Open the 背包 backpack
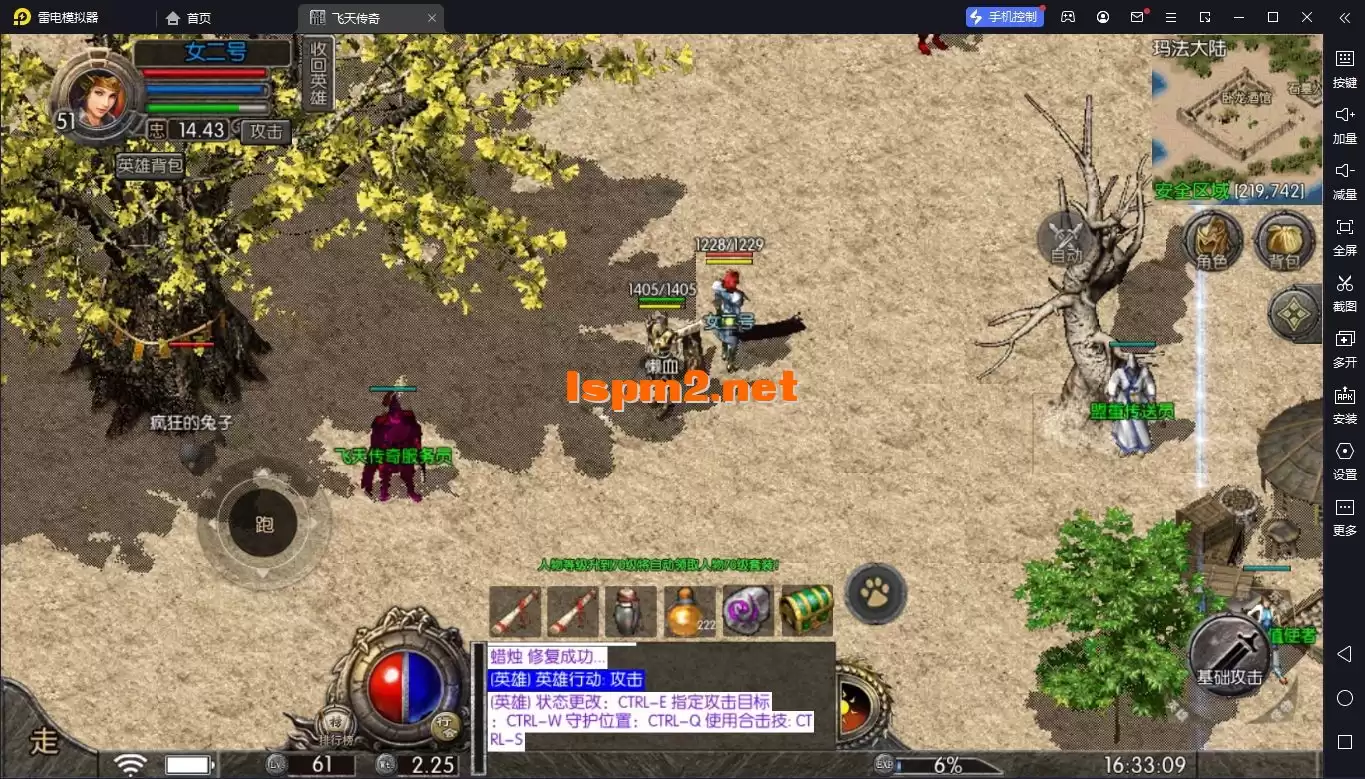This screenshot has width=1365, height=779. 1284,242
